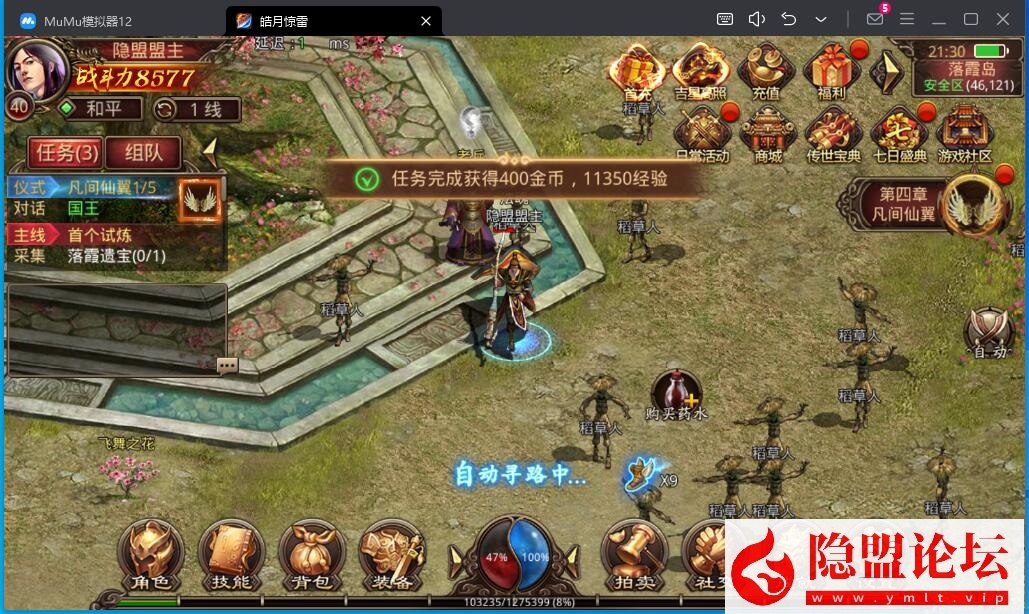Open the 拍卖 auction house

[x=635, y=555]
